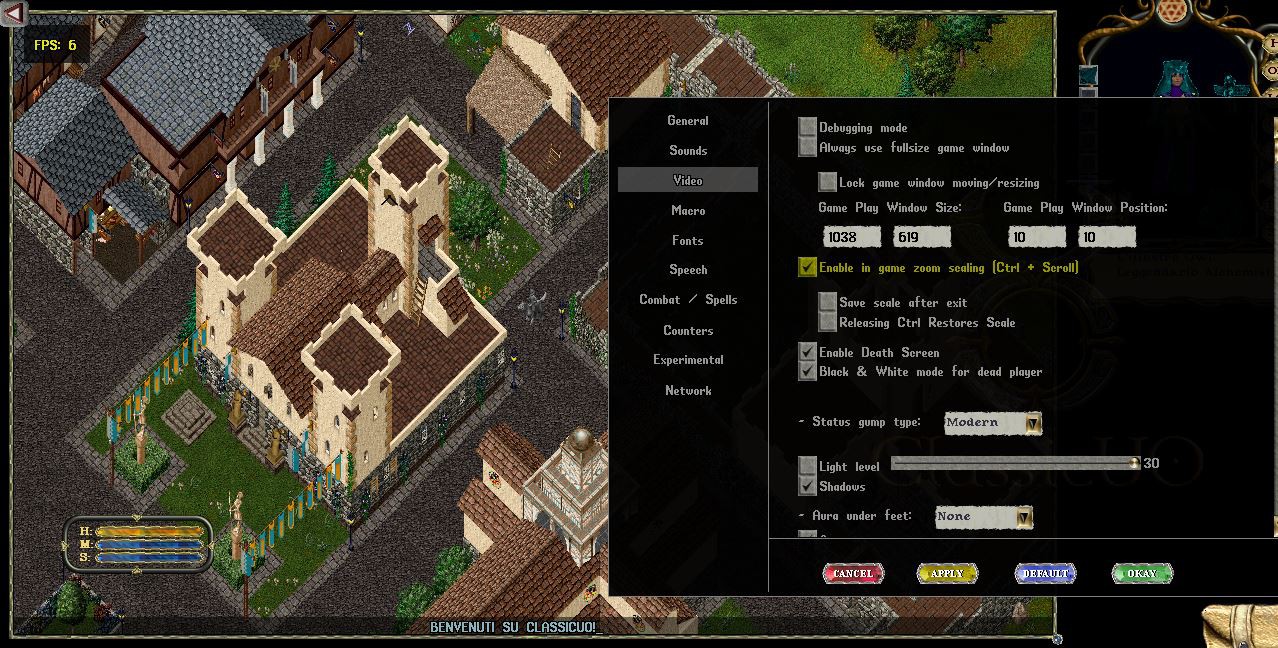The width and height of the screenshot is (1278, 648).
Task: Open the General settings section
Action: pos(688,121)
